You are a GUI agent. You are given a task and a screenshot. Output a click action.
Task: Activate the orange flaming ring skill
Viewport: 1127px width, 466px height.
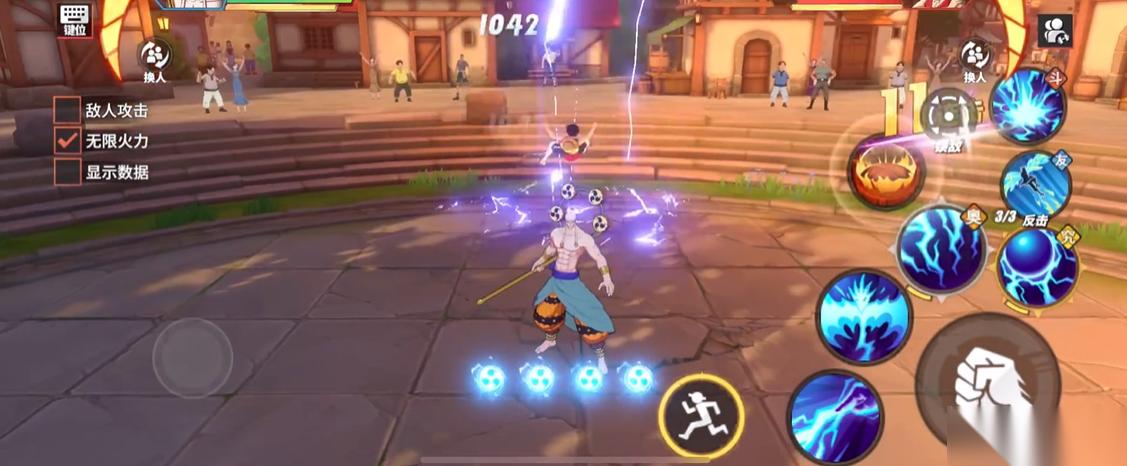[x=886, y=171]
